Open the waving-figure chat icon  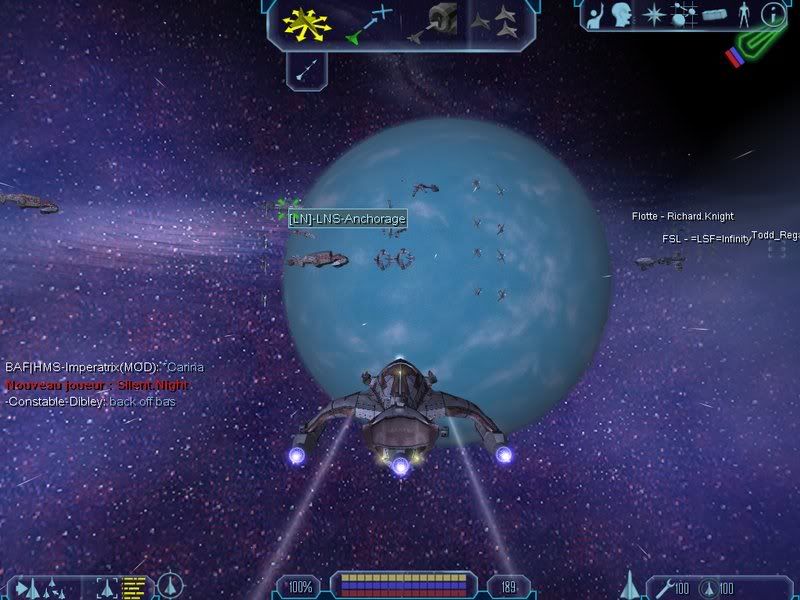coord(593,14)
